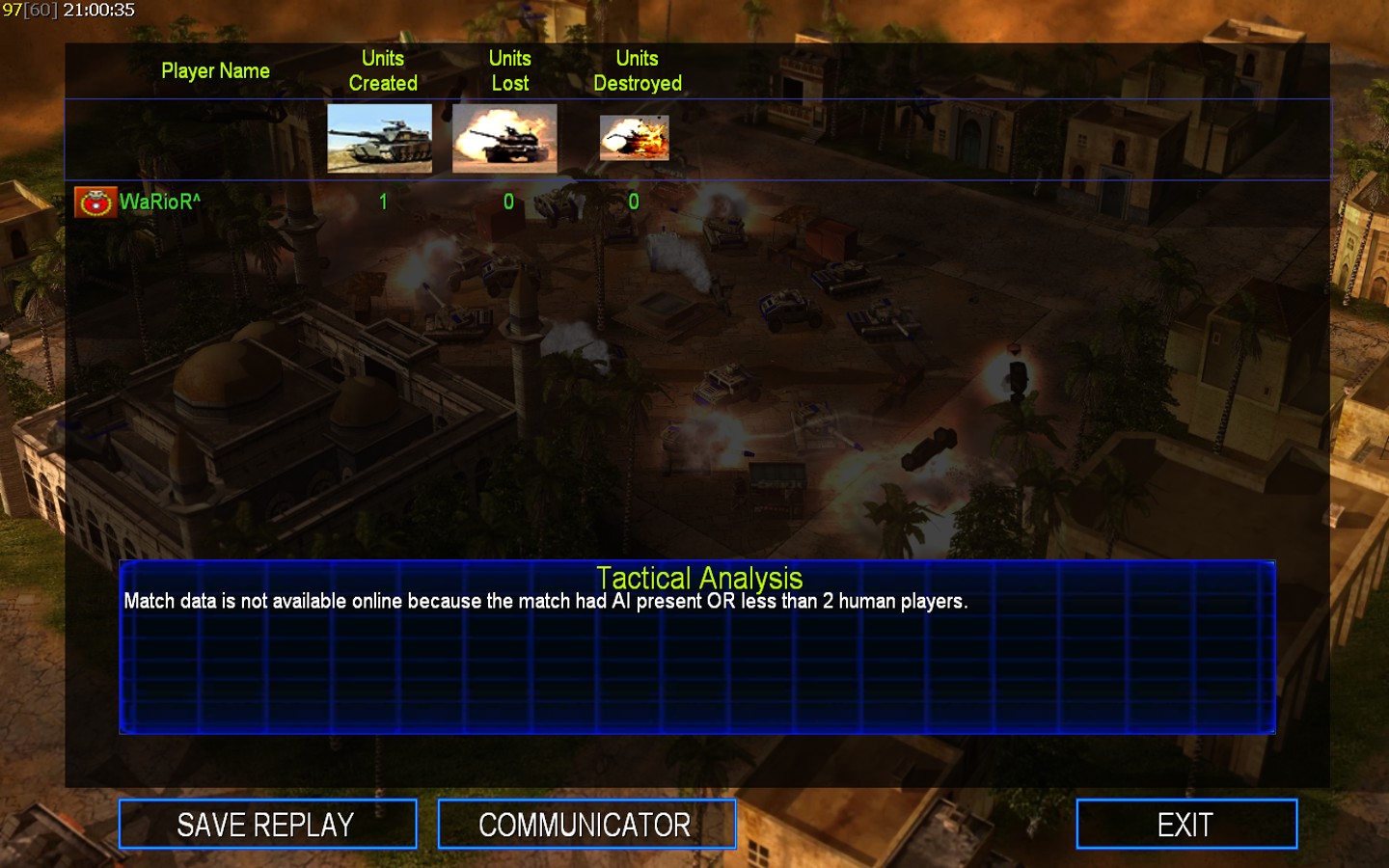Image resolution: width=1389 pixels, height=868 pixels.
Task: Select the WaRioR^ player row
Action: pyautogui.click(x=159, y=203)
